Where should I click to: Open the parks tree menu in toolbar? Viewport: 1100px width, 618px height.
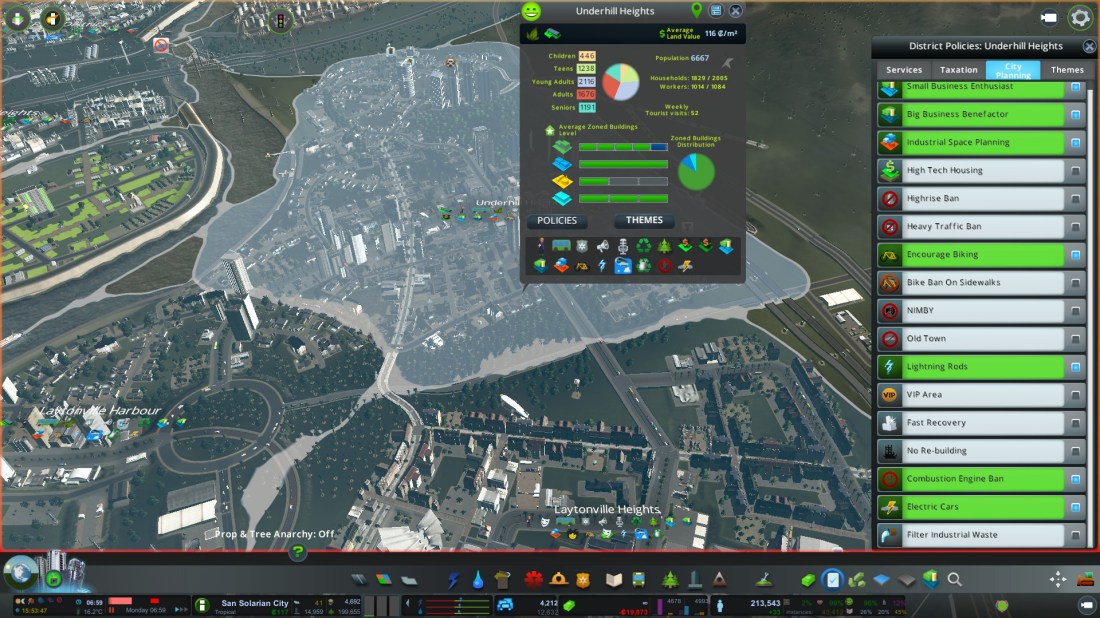point(669,579)
